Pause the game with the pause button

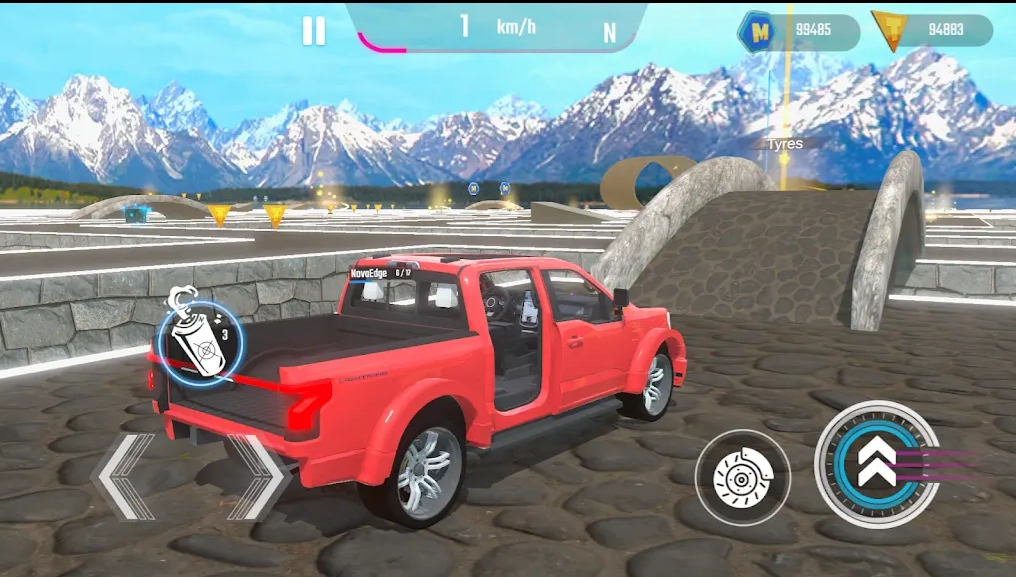pos(314,31)
